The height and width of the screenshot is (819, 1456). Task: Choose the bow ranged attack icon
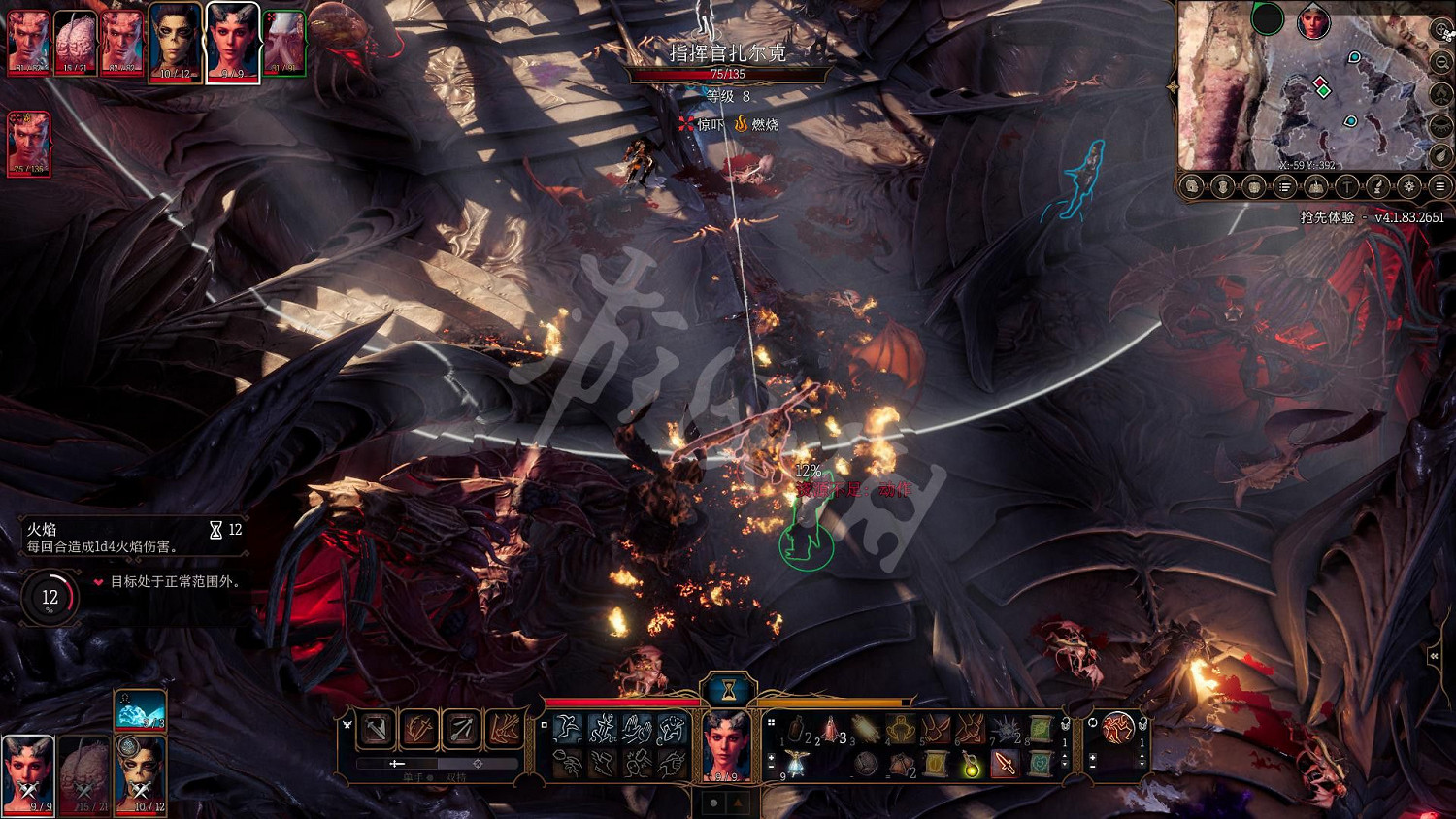coord(462,729)
